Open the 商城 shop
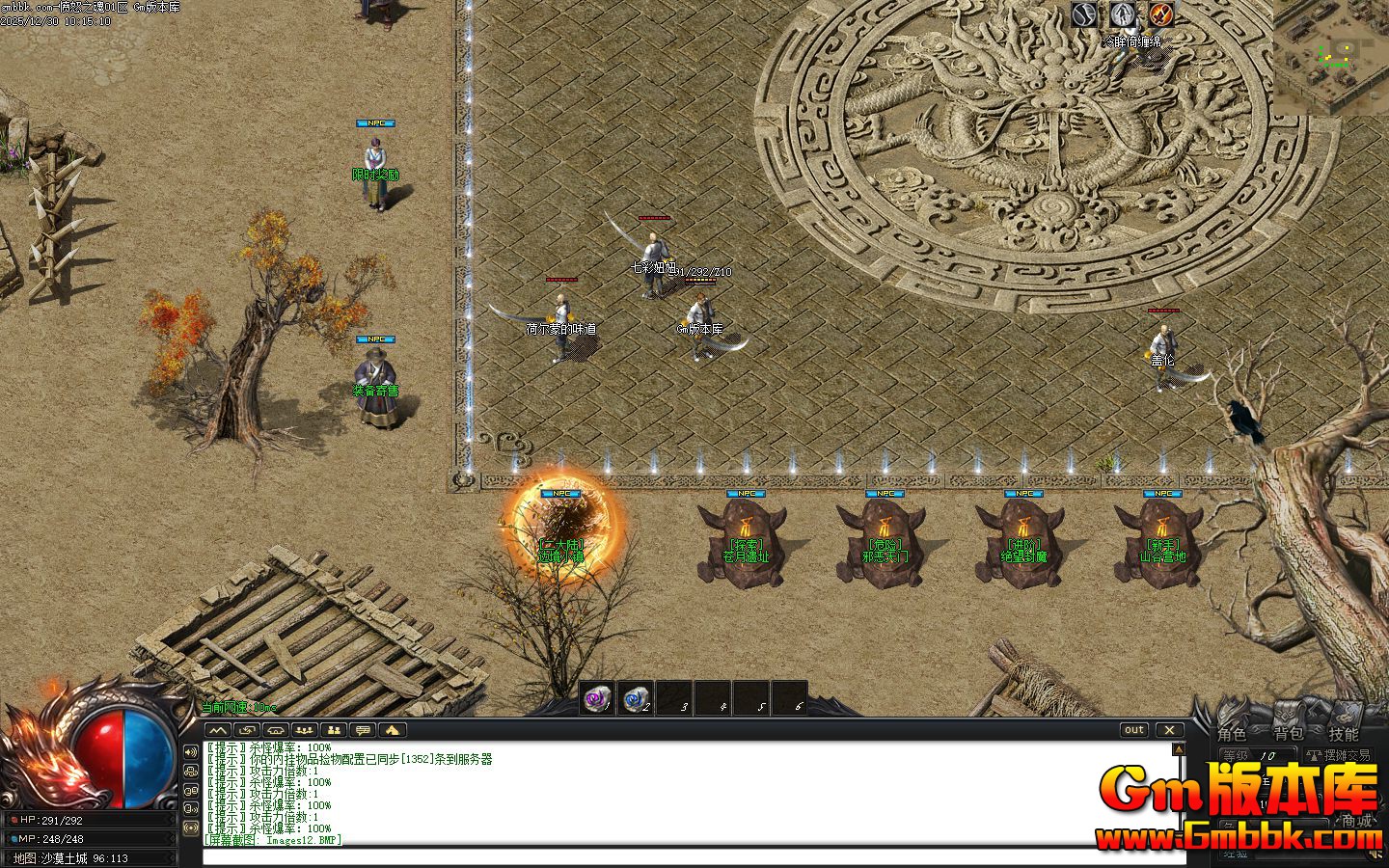Screen dimensions: 1389x868 (x=1355, y=822)
